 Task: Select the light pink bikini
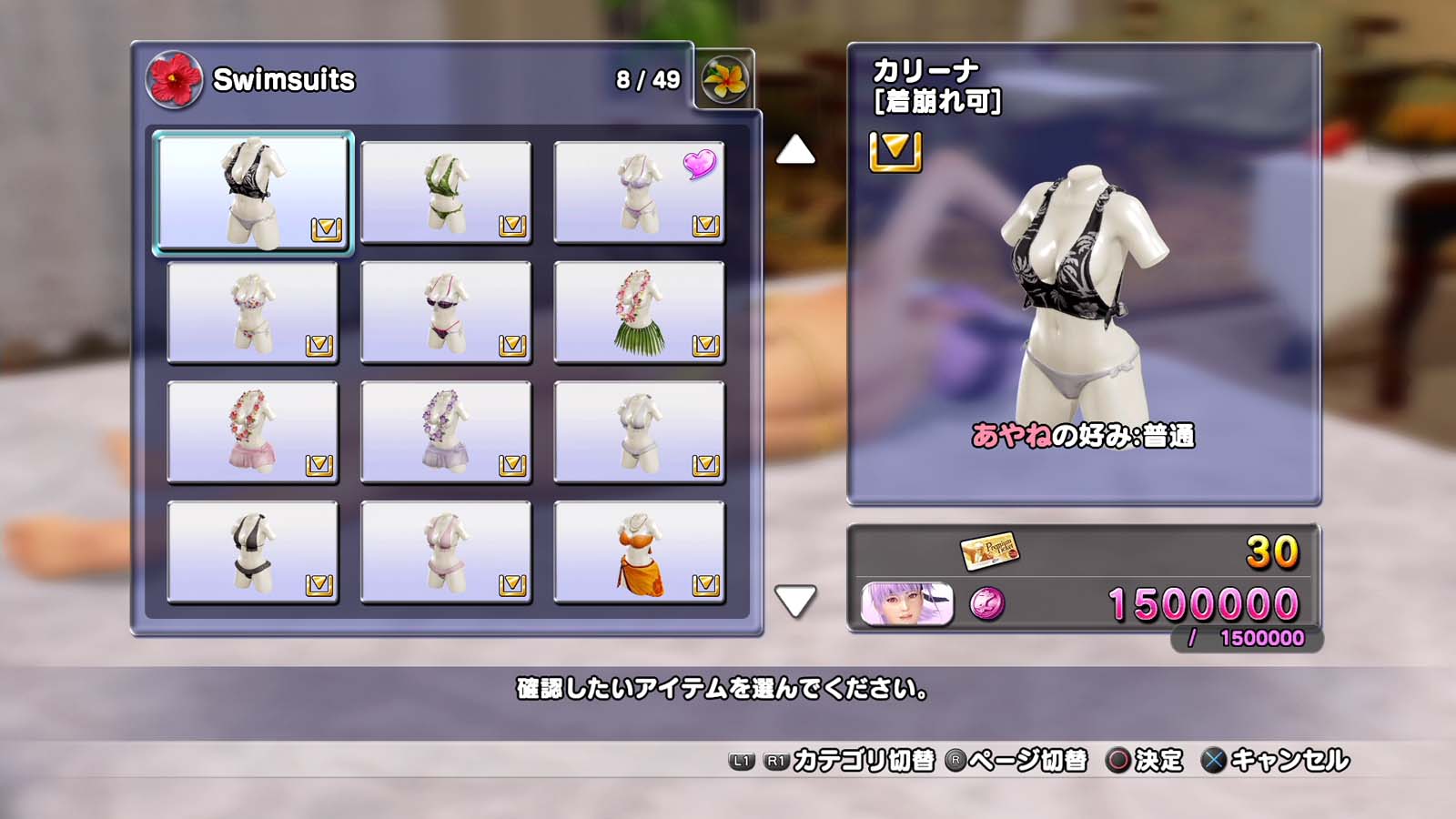(x=446, y=552)
